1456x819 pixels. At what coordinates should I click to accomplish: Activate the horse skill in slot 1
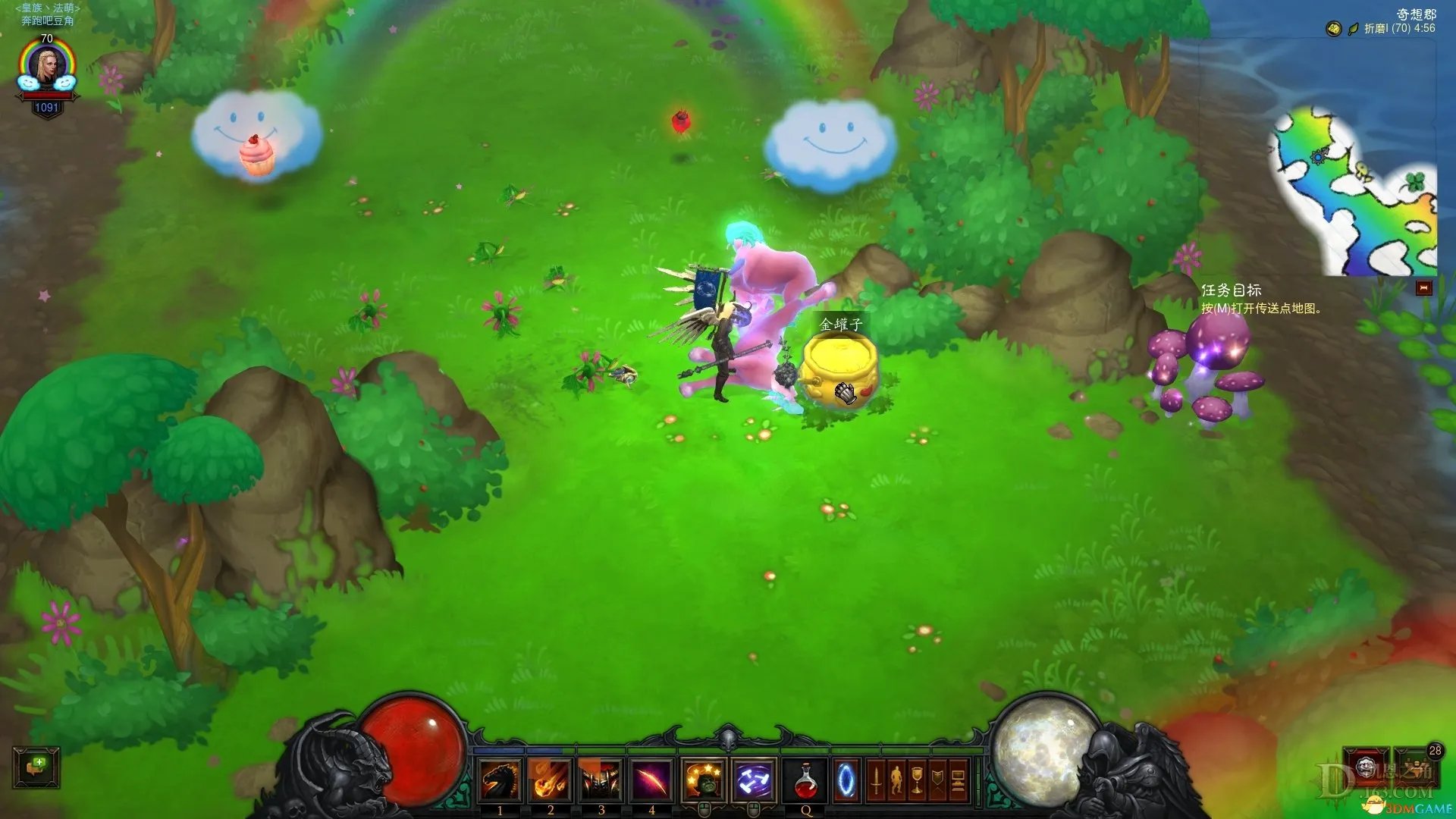[x=500, y=780]
